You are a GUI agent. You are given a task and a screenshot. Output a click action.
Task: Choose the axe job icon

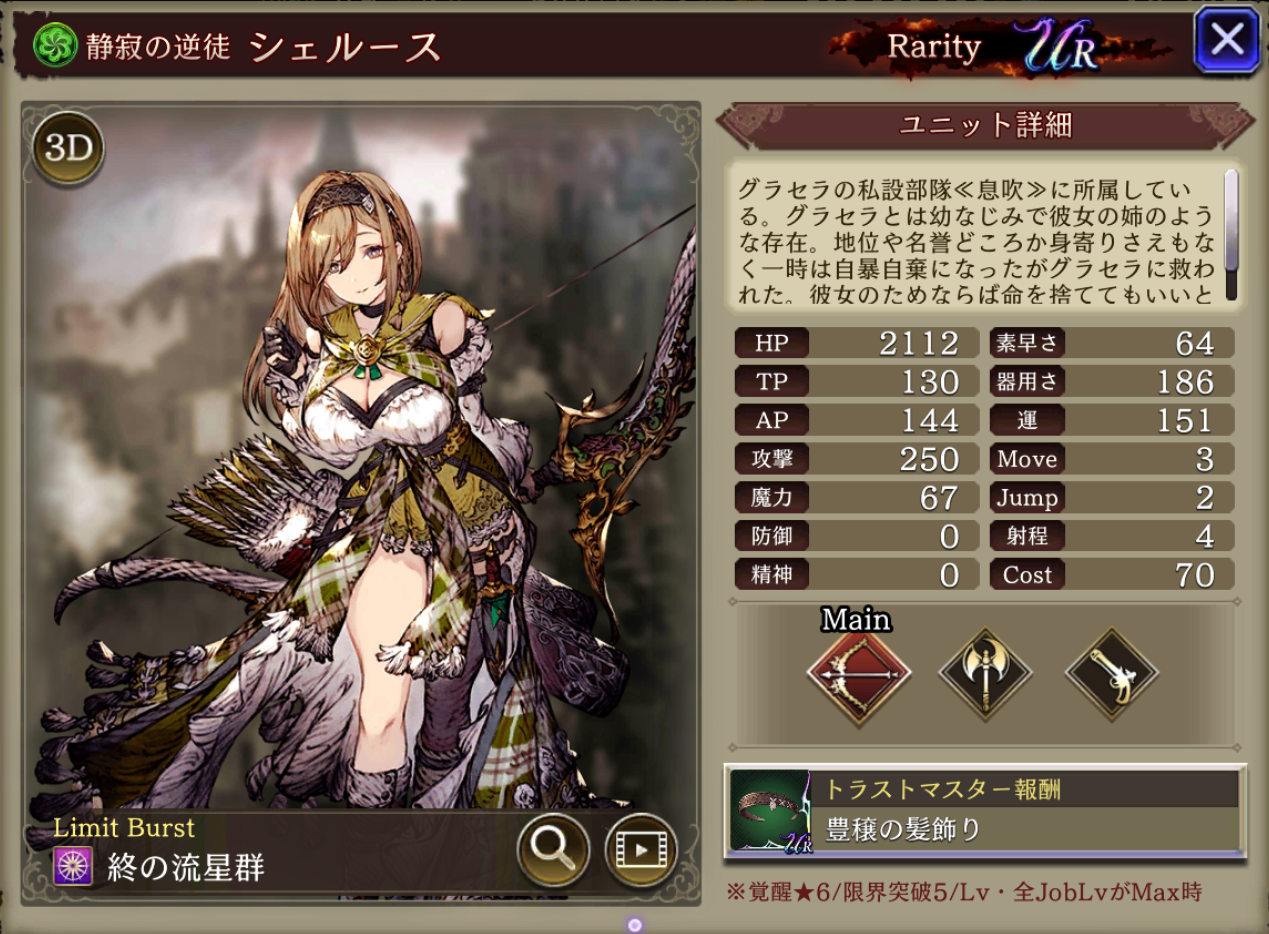(x=985, y=672)
